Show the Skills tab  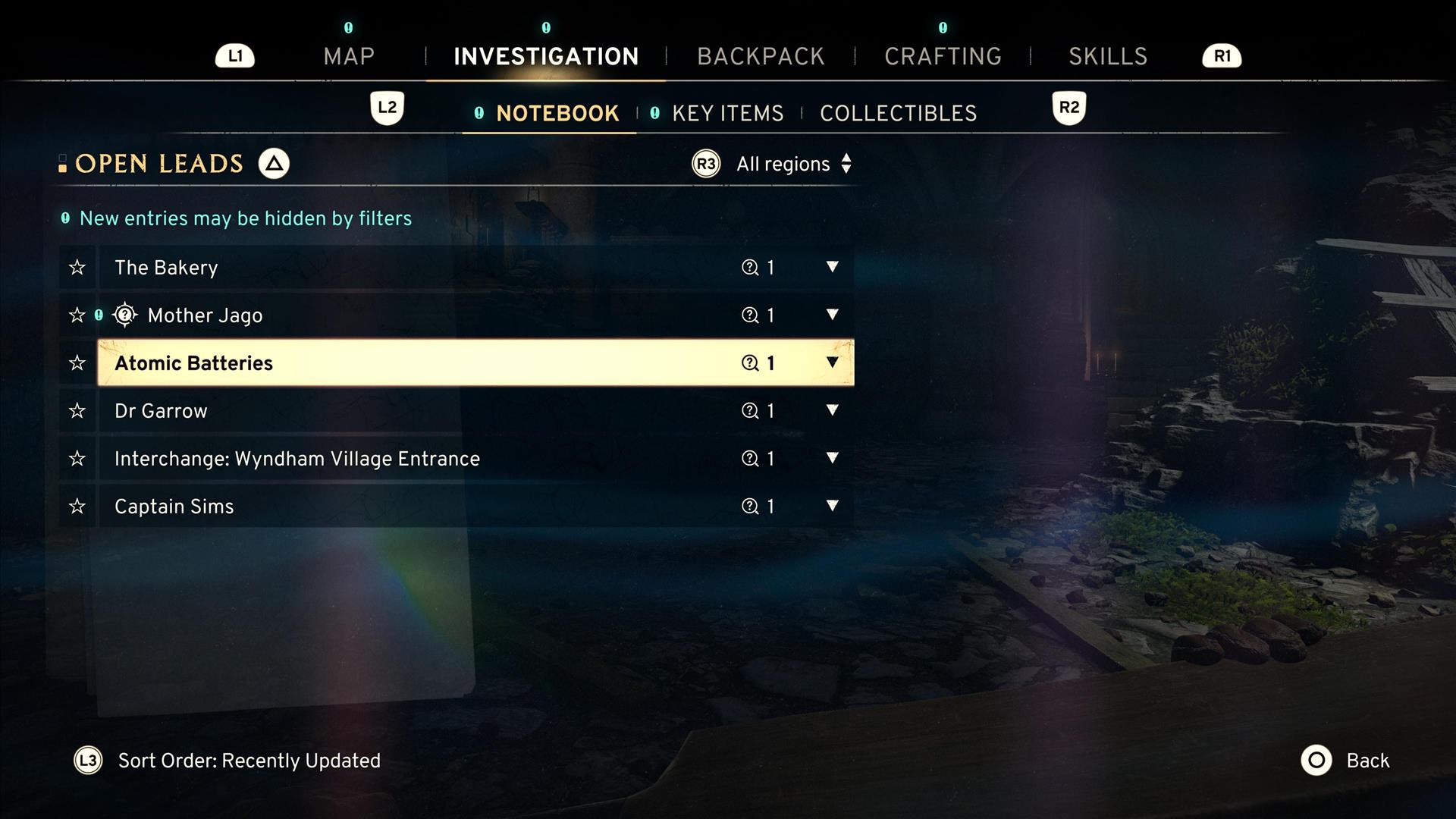pos(1108,56)
